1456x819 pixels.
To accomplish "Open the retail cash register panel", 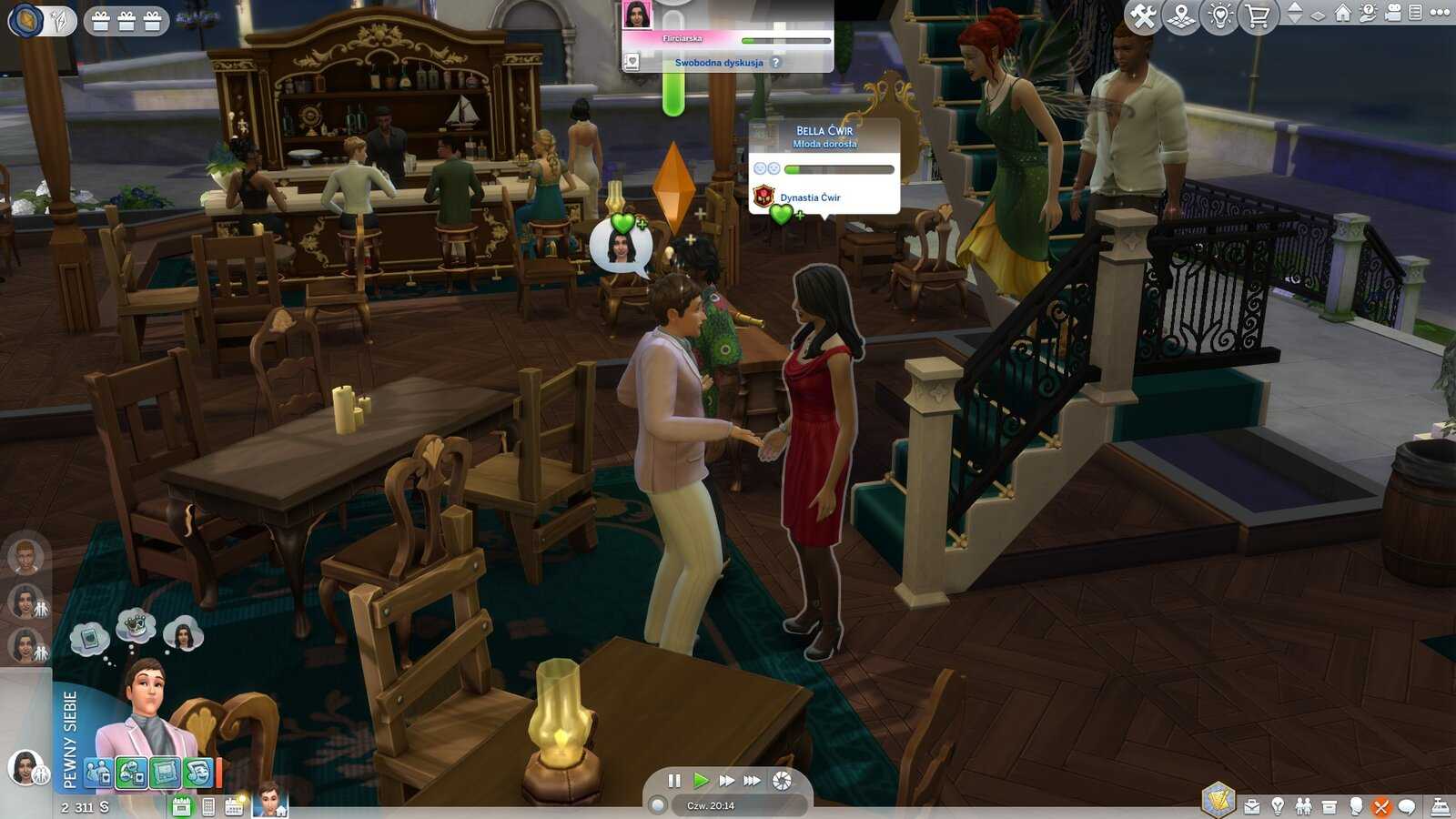I will (x=1441, y=806).
